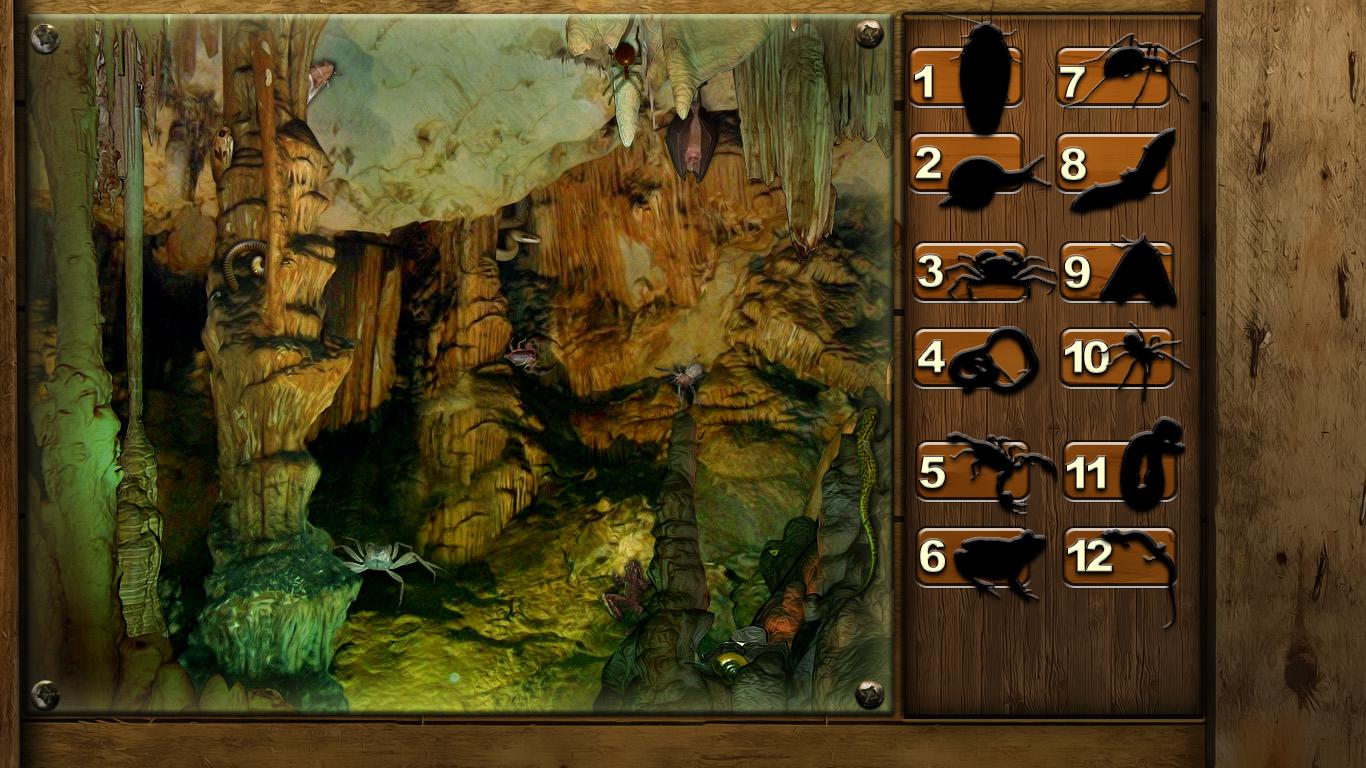
Task: Choose the number 10 spider silhouette
Action: pyautogui.click(x=1141, y=356)
